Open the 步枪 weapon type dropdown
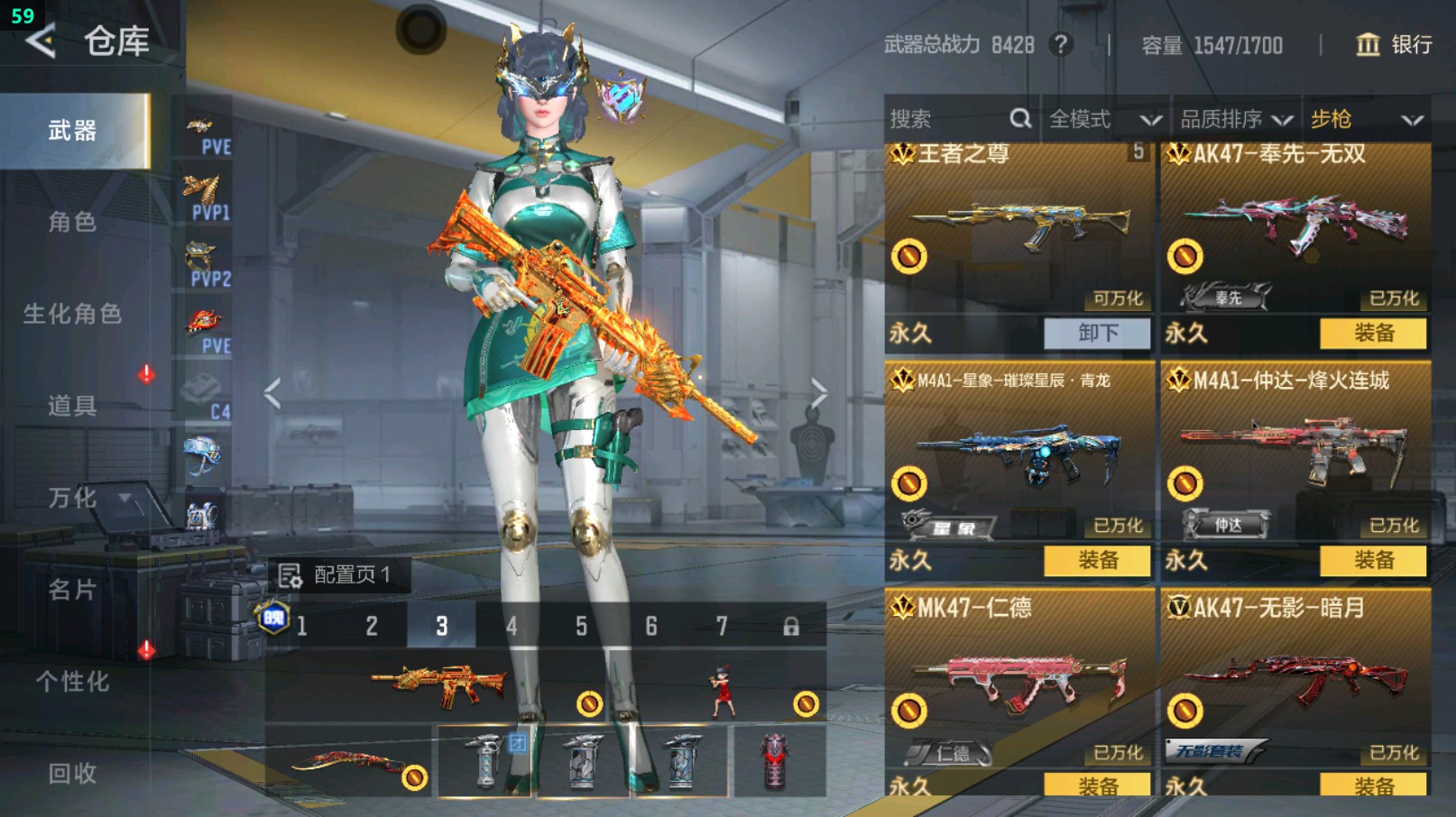 pos(1366,119)
